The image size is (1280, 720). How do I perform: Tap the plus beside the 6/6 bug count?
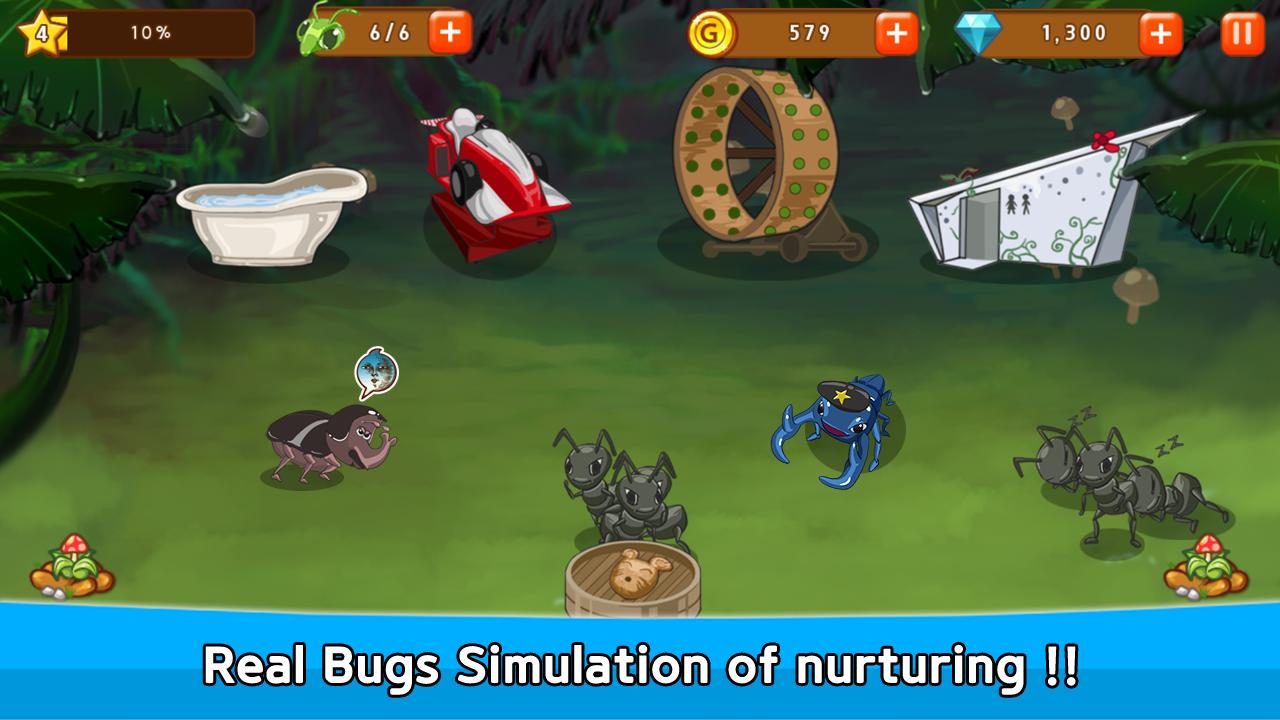coord(450,30)
